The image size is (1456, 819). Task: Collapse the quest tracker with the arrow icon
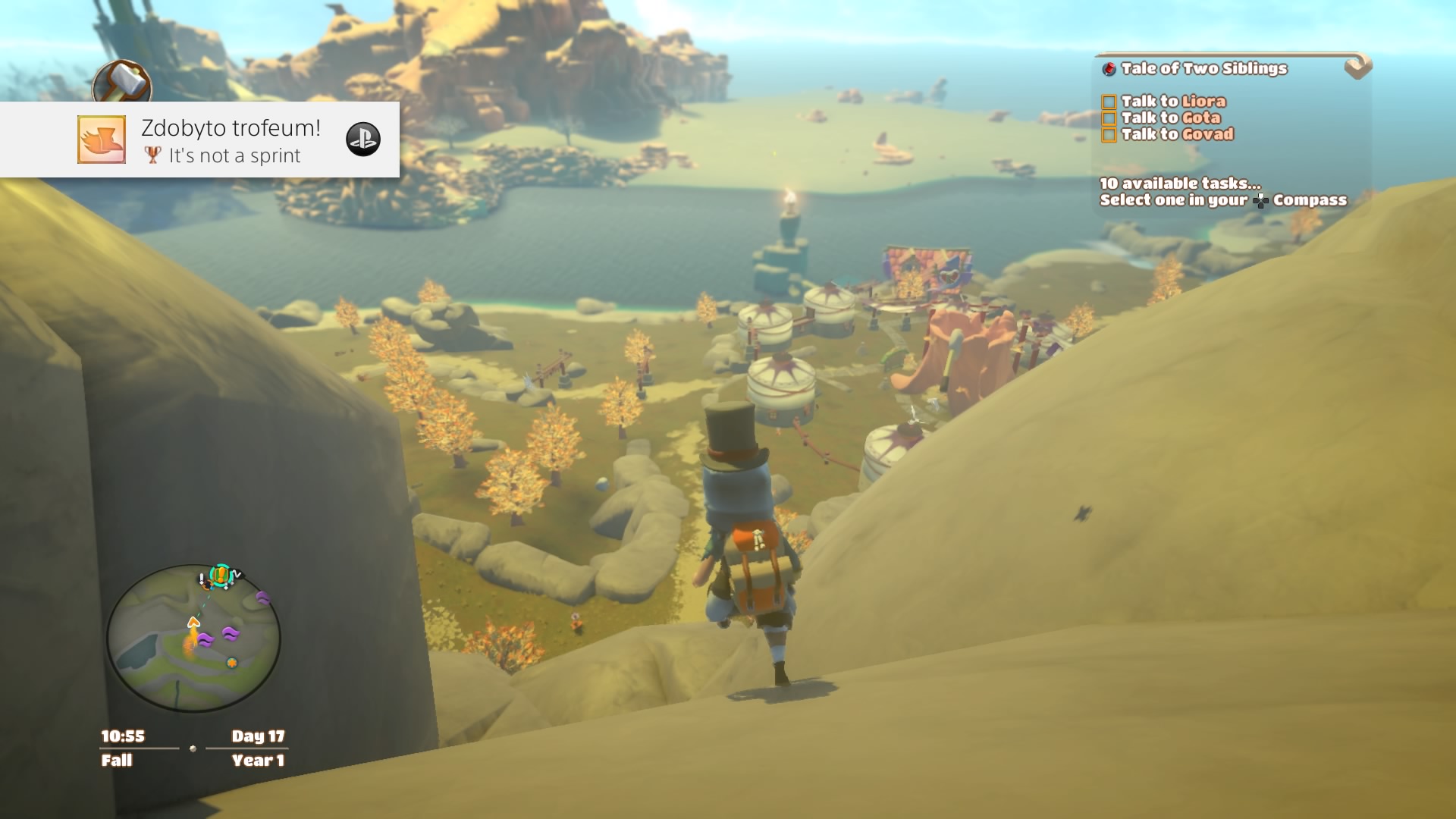(1357, 67)
